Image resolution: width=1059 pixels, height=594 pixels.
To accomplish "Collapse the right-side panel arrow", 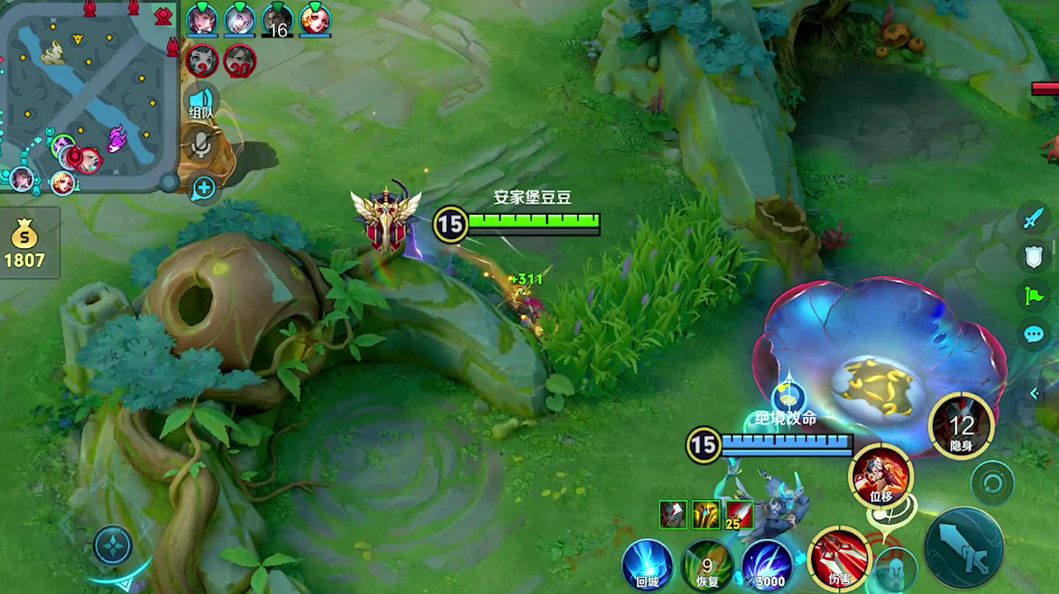I will [x=1035, y=394].
